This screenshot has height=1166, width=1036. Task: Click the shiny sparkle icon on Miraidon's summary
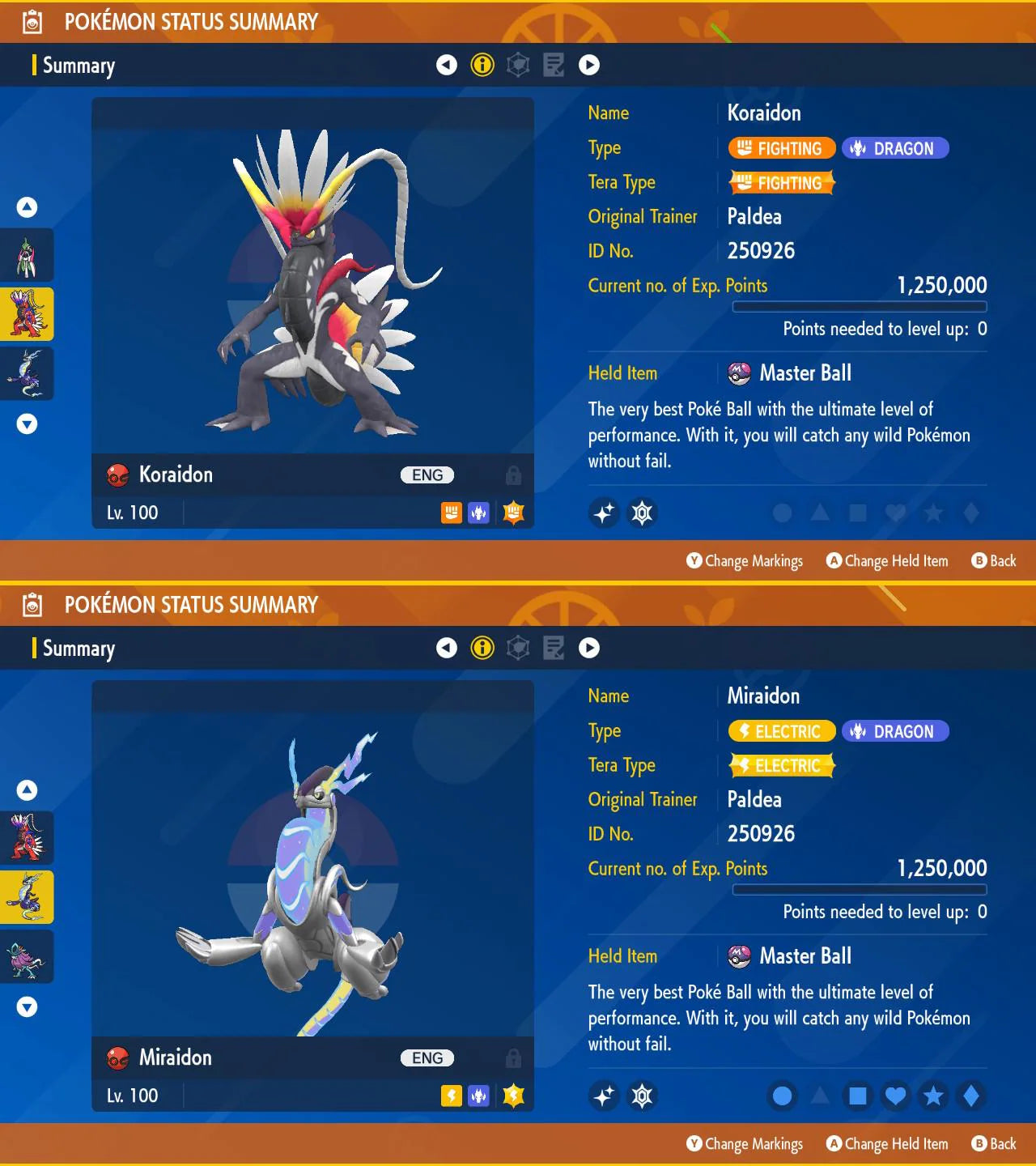pos(604,1096)
